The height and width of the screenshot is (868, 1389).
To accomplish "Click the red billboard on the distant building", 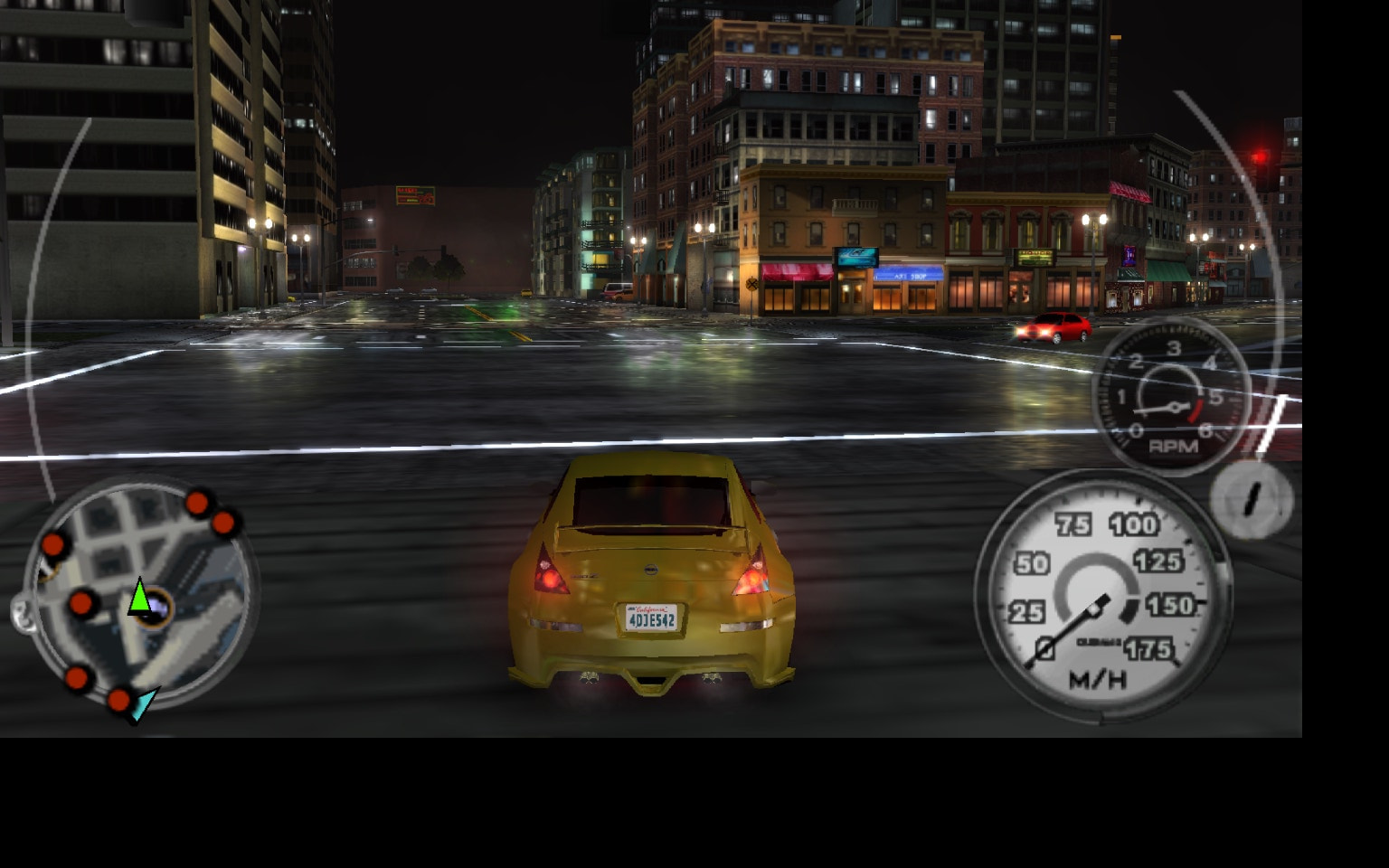I will [415, 196].
